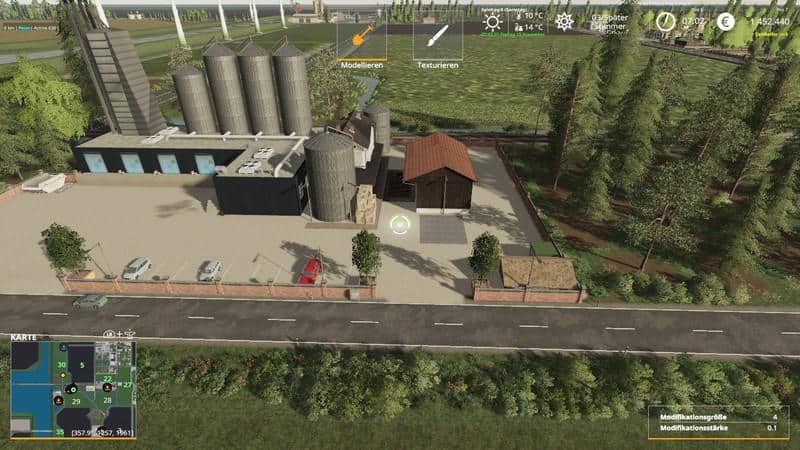Choose the Texturieren paintbrush tool
Viewport: 800px width, 450px height.
437,40
